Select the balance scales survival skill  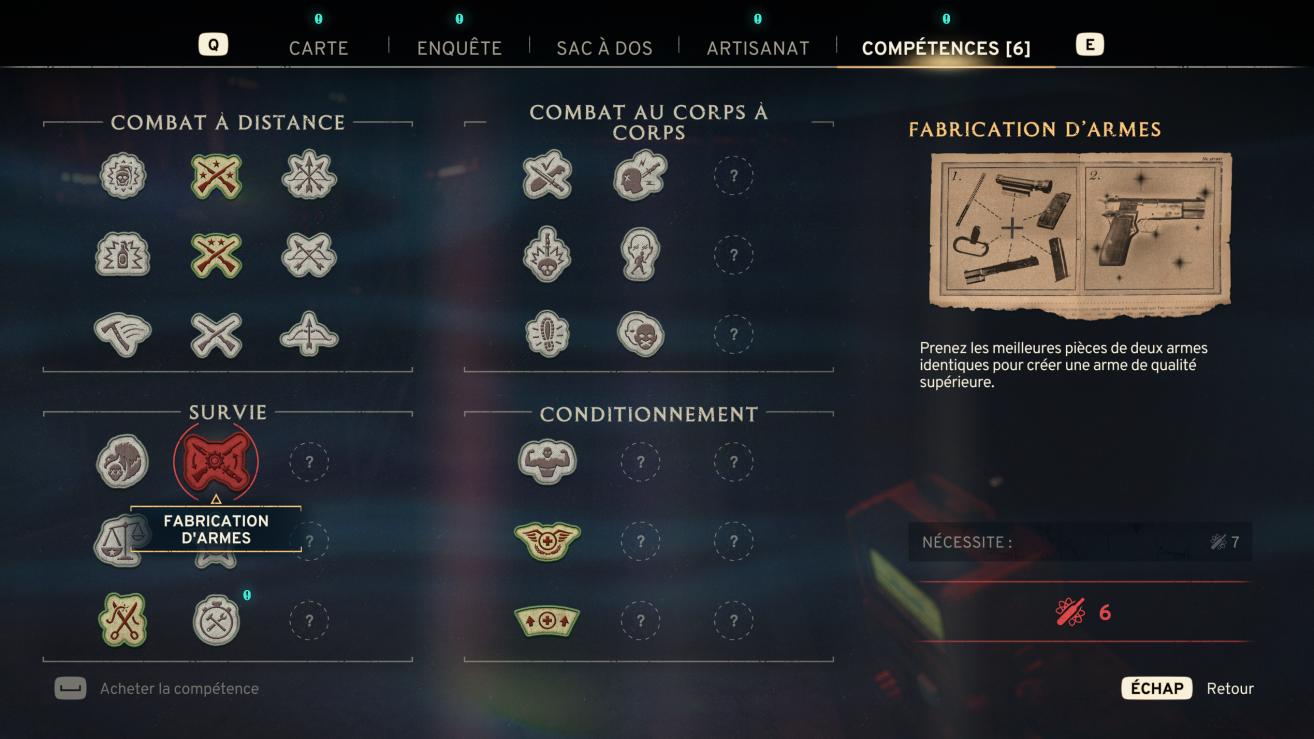(x=113, y=541)
